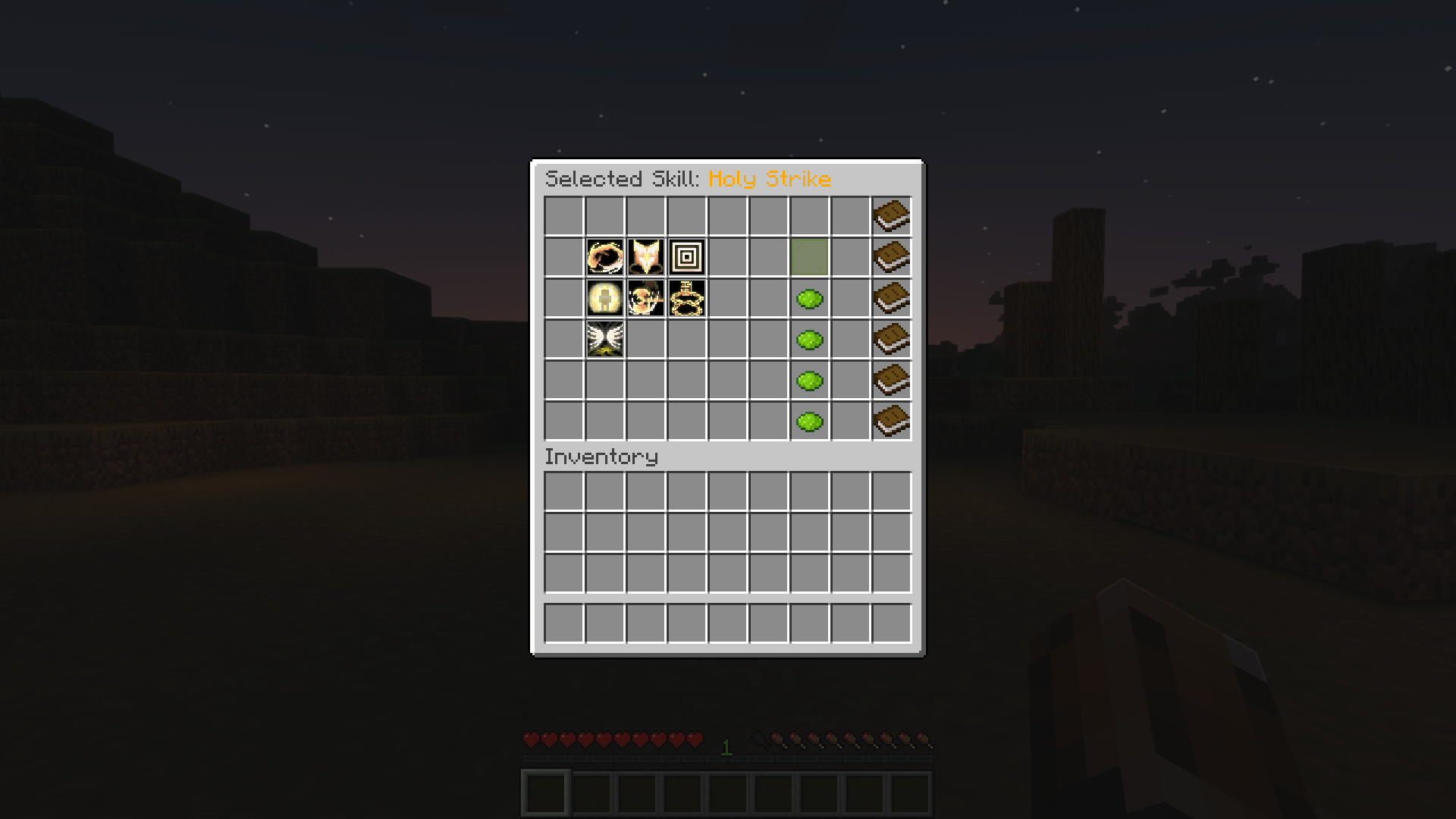Open the topmost skill book in the right column
The width and height of the screenshot is (1456, 819).
[x=893, y=215]
